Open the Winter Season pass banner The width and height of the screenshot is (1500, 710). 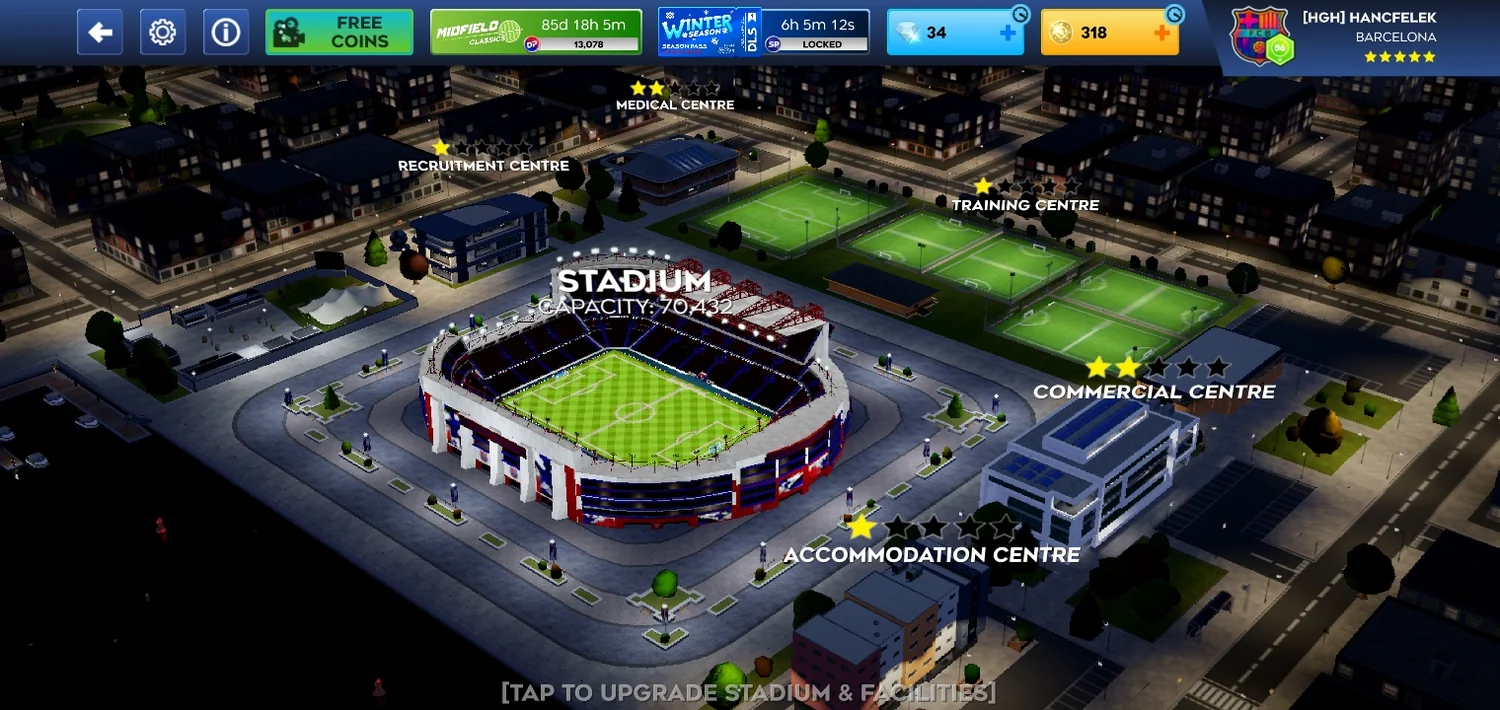tap(763, 33)
